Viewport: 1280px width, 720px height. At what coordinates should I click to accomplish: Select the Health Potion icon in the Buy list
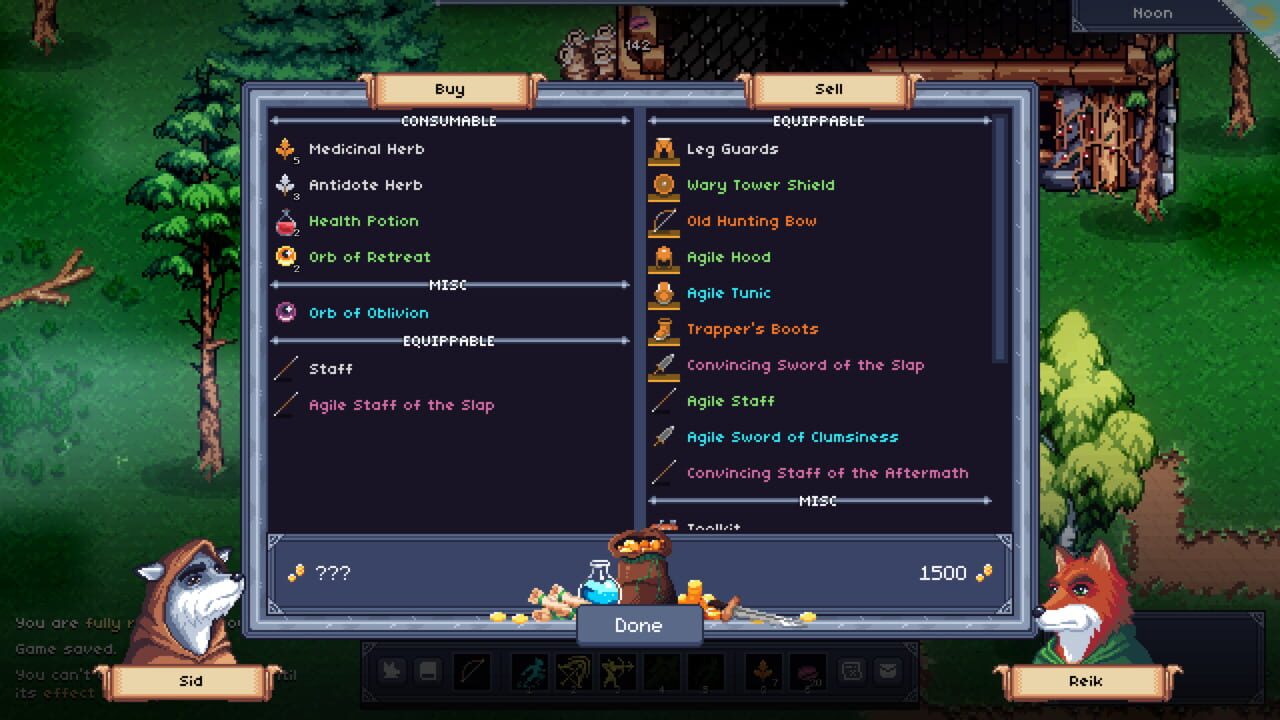pos(285,220)
